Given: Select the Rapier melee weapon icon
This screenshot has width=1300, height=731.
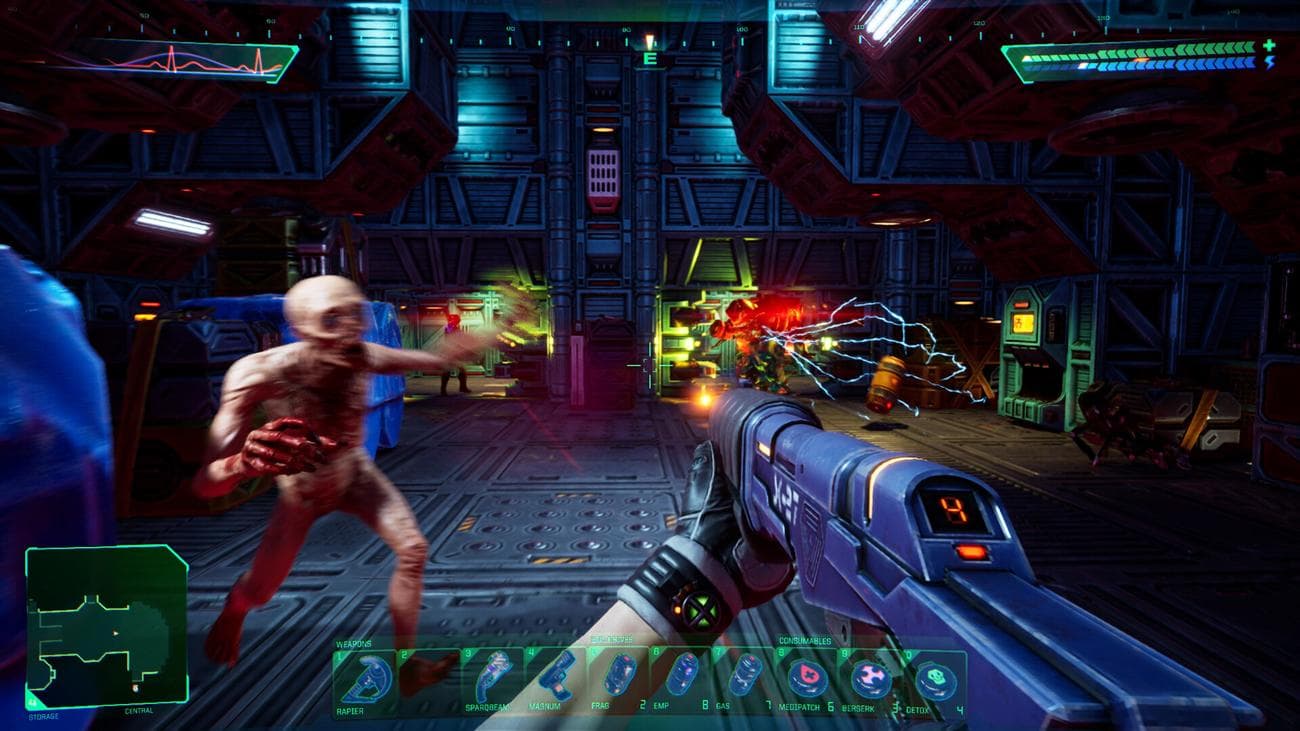Looking at the screenshot, I should [366, 676].
